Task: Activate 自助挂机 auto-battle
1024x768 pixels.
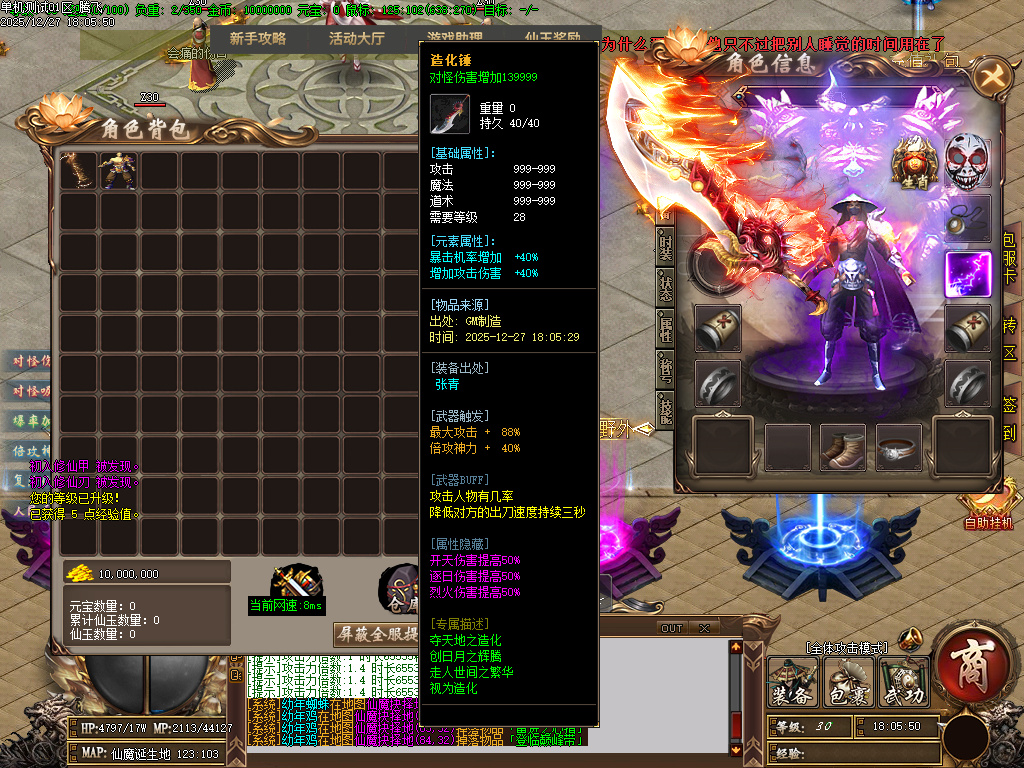Action: [x=988, y=522]
